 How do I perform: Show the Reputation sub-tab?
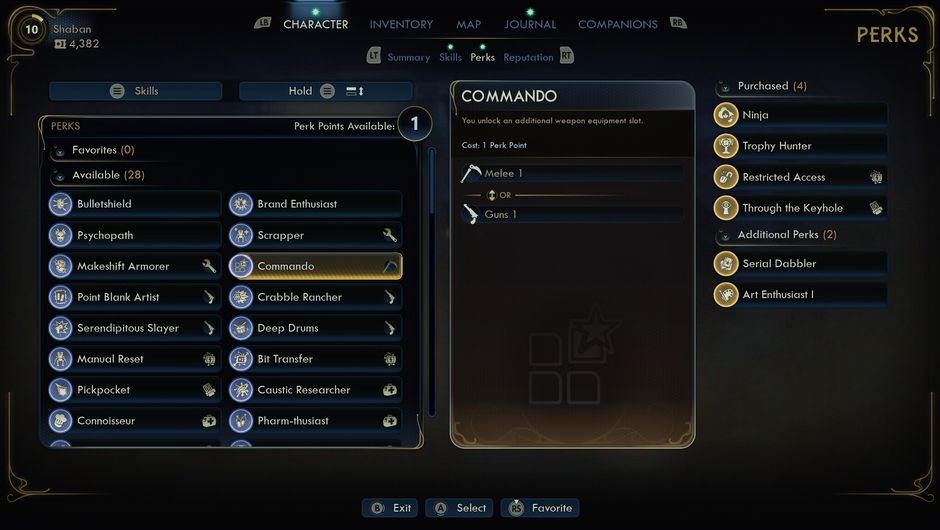point(528,57)
